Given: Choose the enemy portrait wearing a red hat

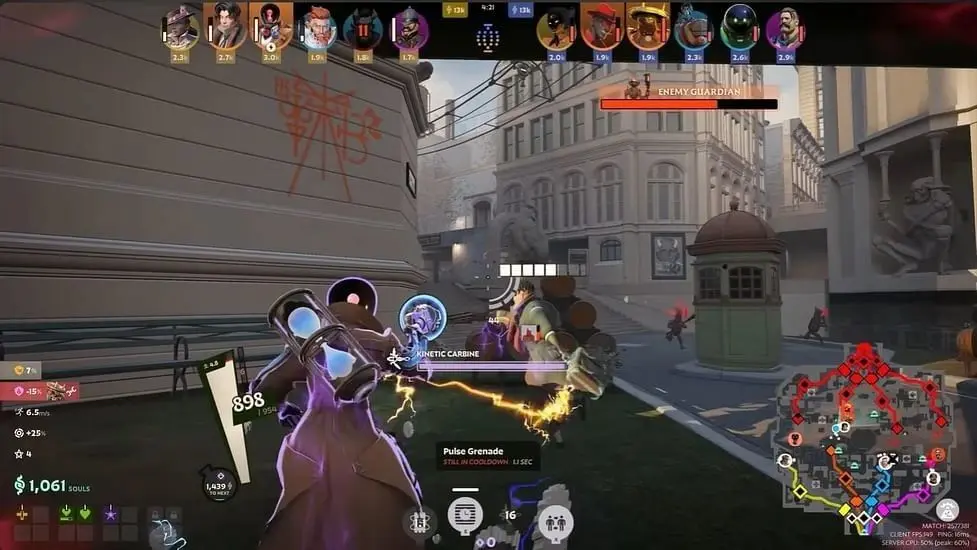Looking at the screenshot, I should (601, 28).
